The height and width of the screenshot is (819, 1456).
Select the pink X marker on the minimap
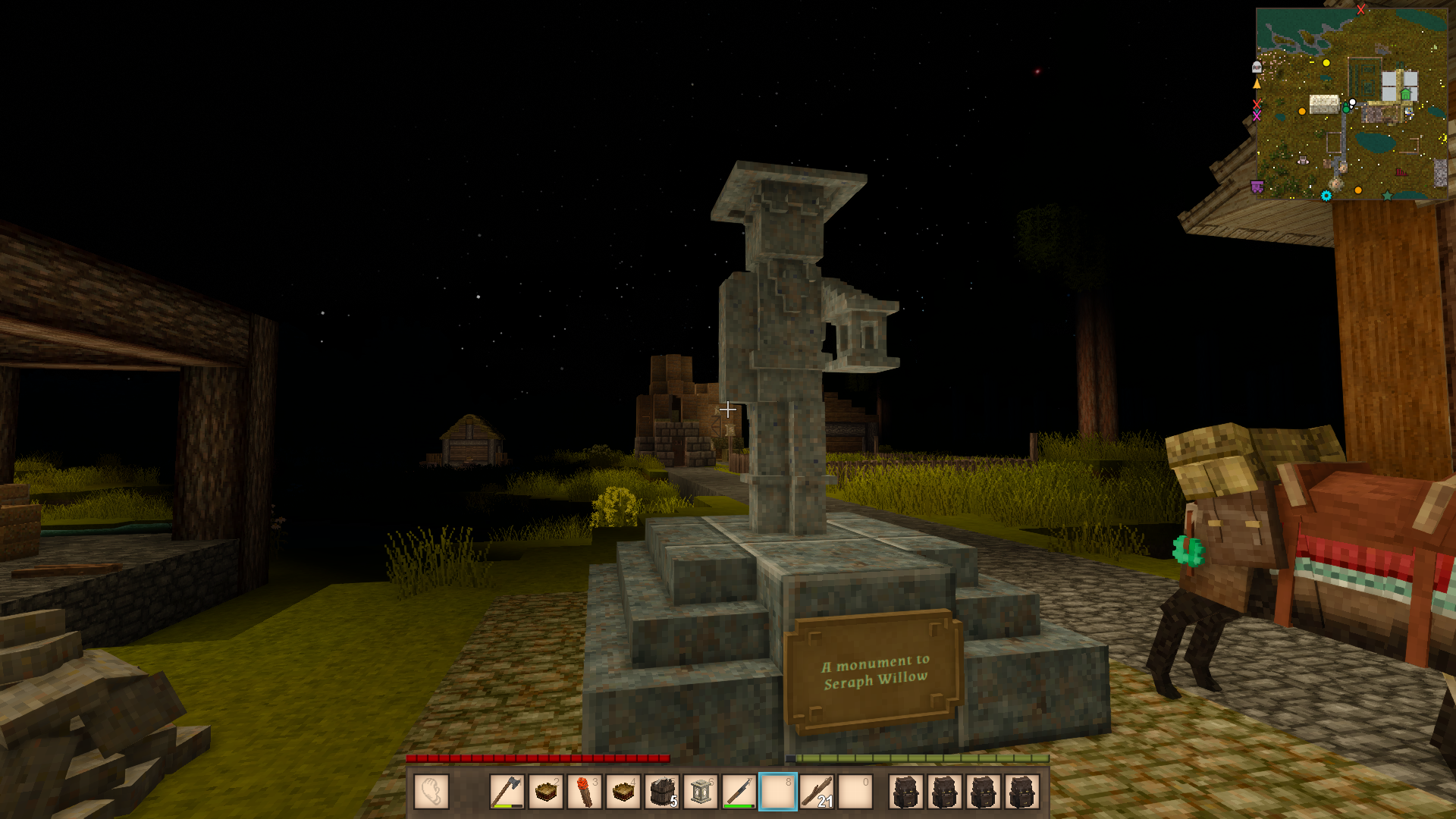point(1257,116)
